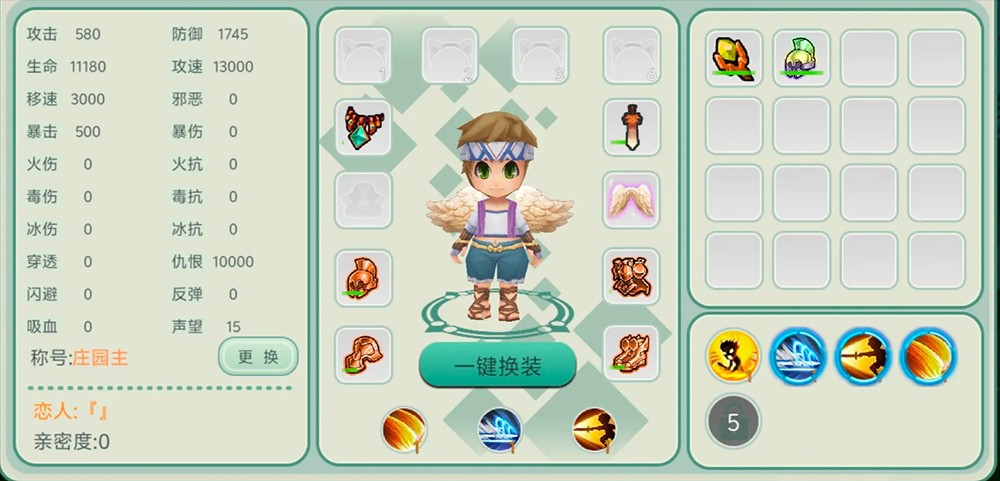Select the blue wave skill below the character
1000x481 pixels.
pyautogui.click(x=499, y=430)
